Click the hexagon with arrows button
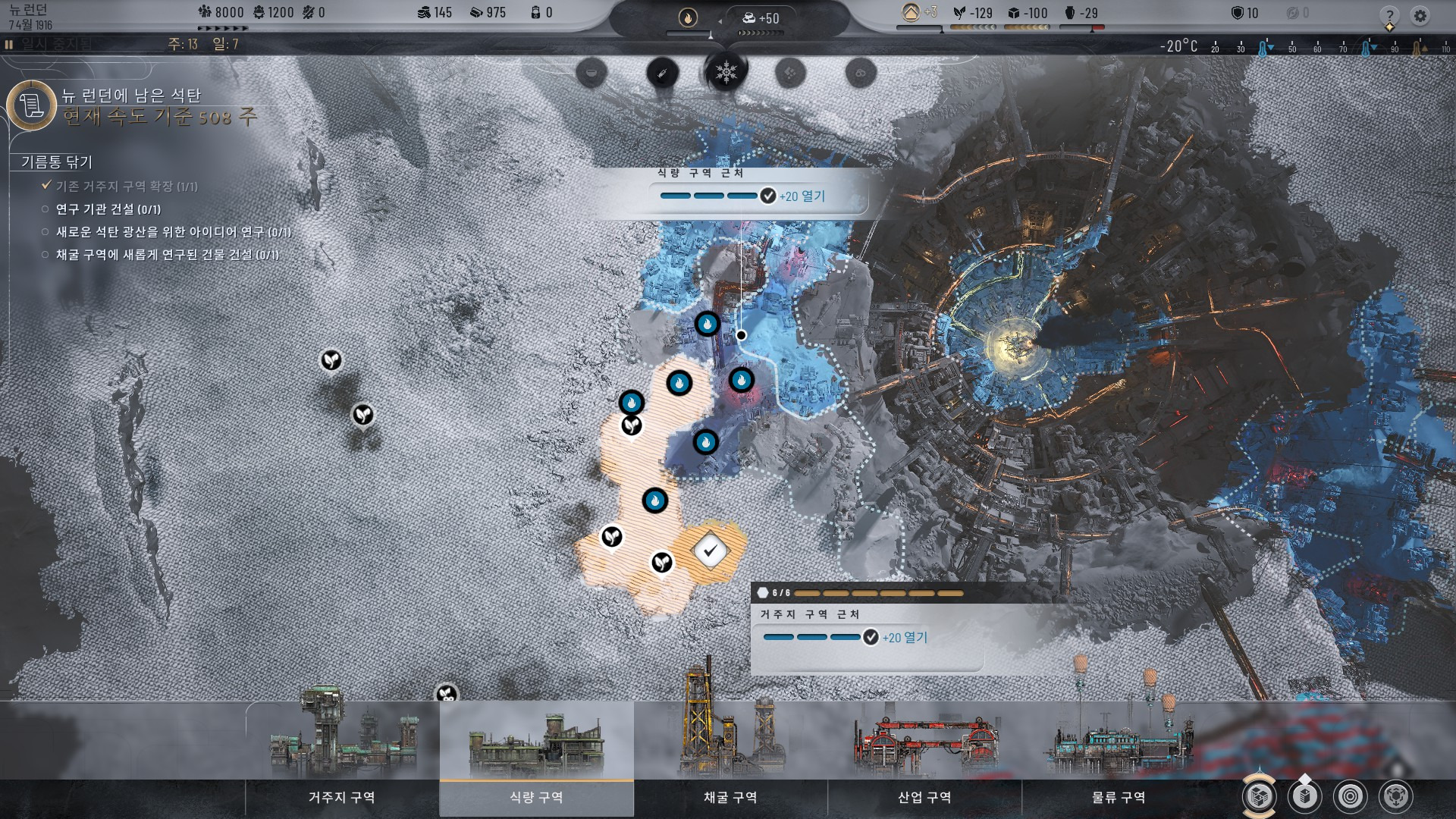 (1396, 796)
